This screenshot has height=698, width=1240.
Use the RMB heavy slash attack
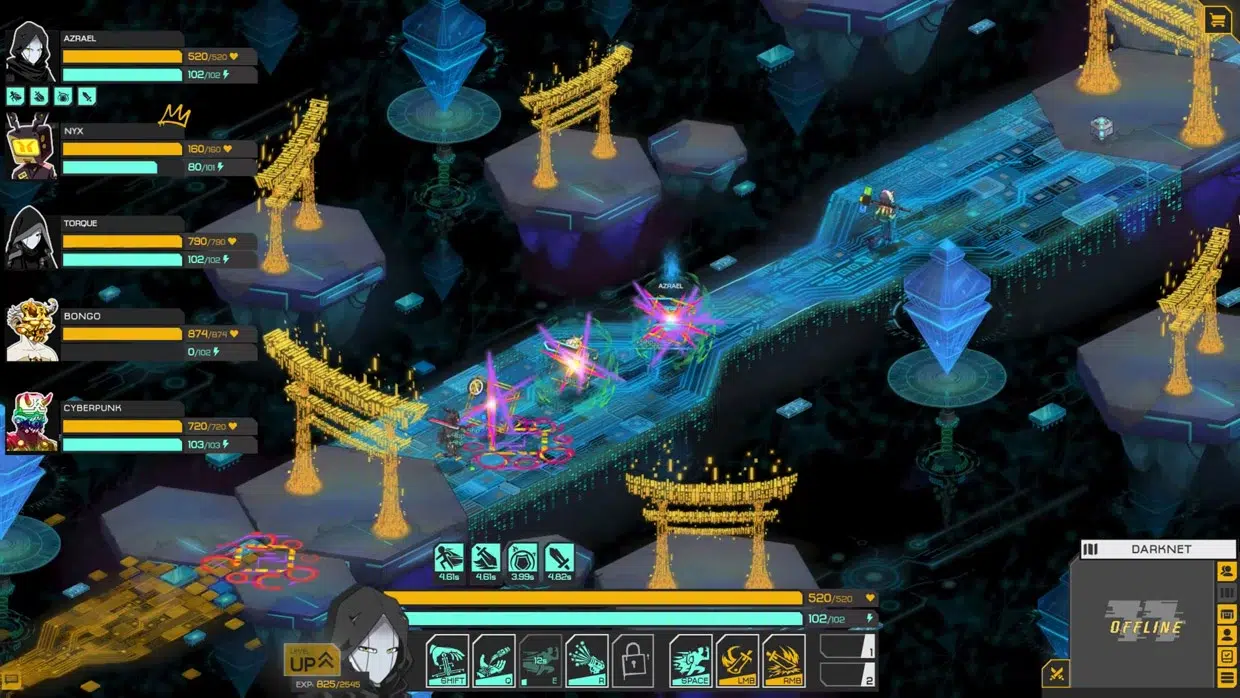coord(784,661)
